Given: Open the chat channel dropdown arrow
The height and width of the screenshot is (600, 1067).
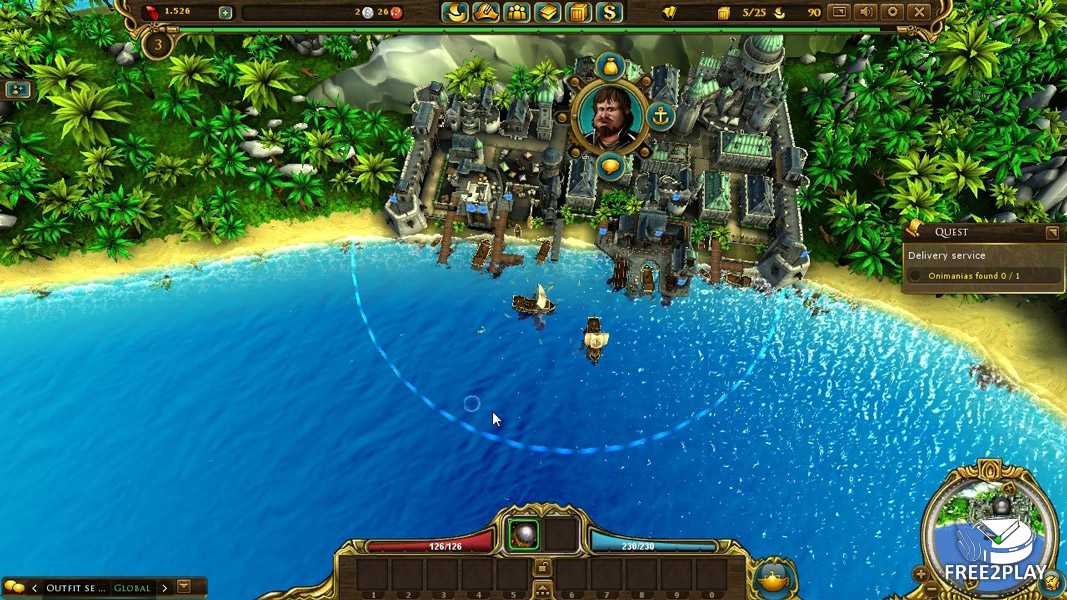Looking at the screenshot, I should point(183,587).
